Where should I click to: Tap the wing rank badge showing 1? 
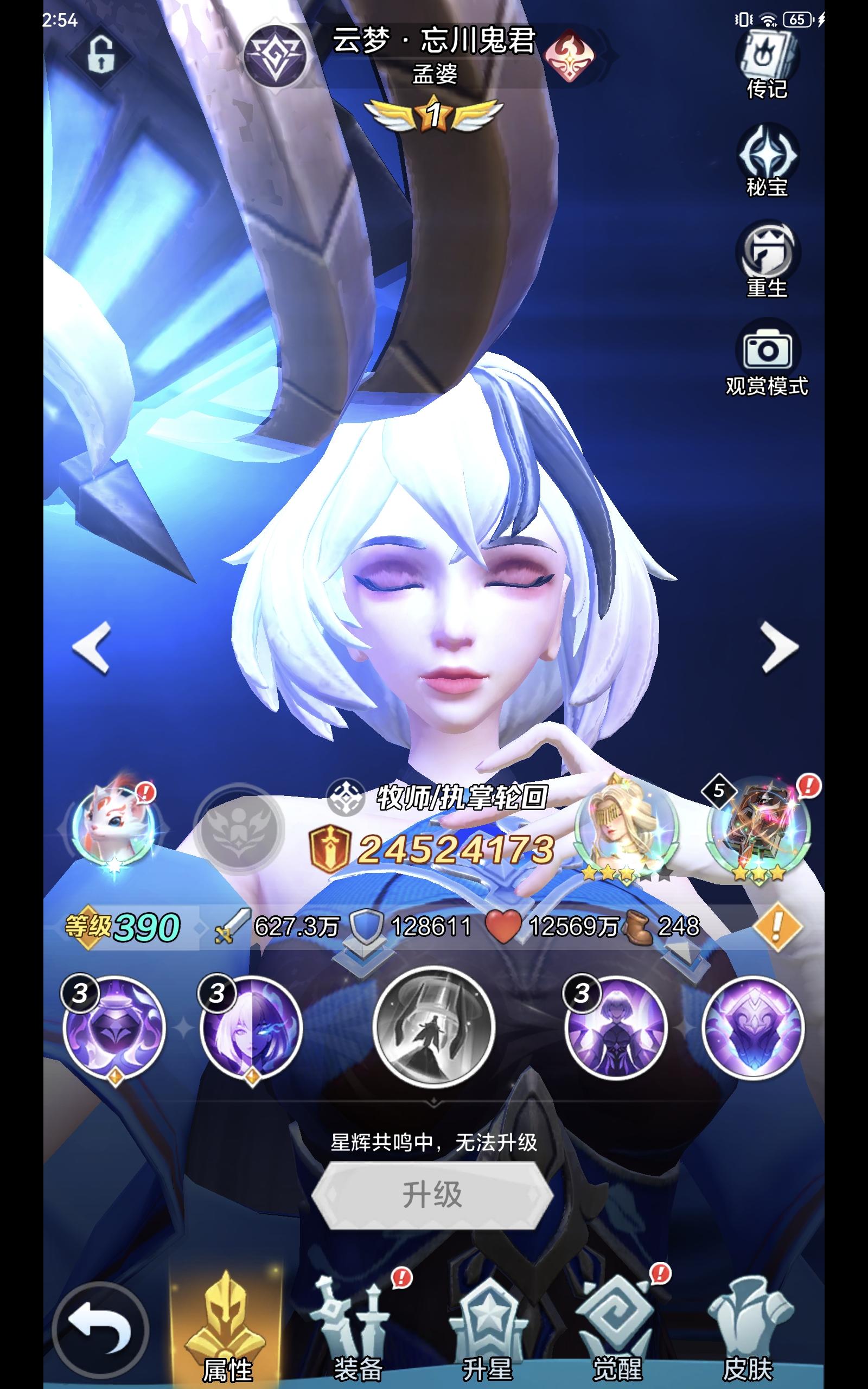tap(435, 112)
